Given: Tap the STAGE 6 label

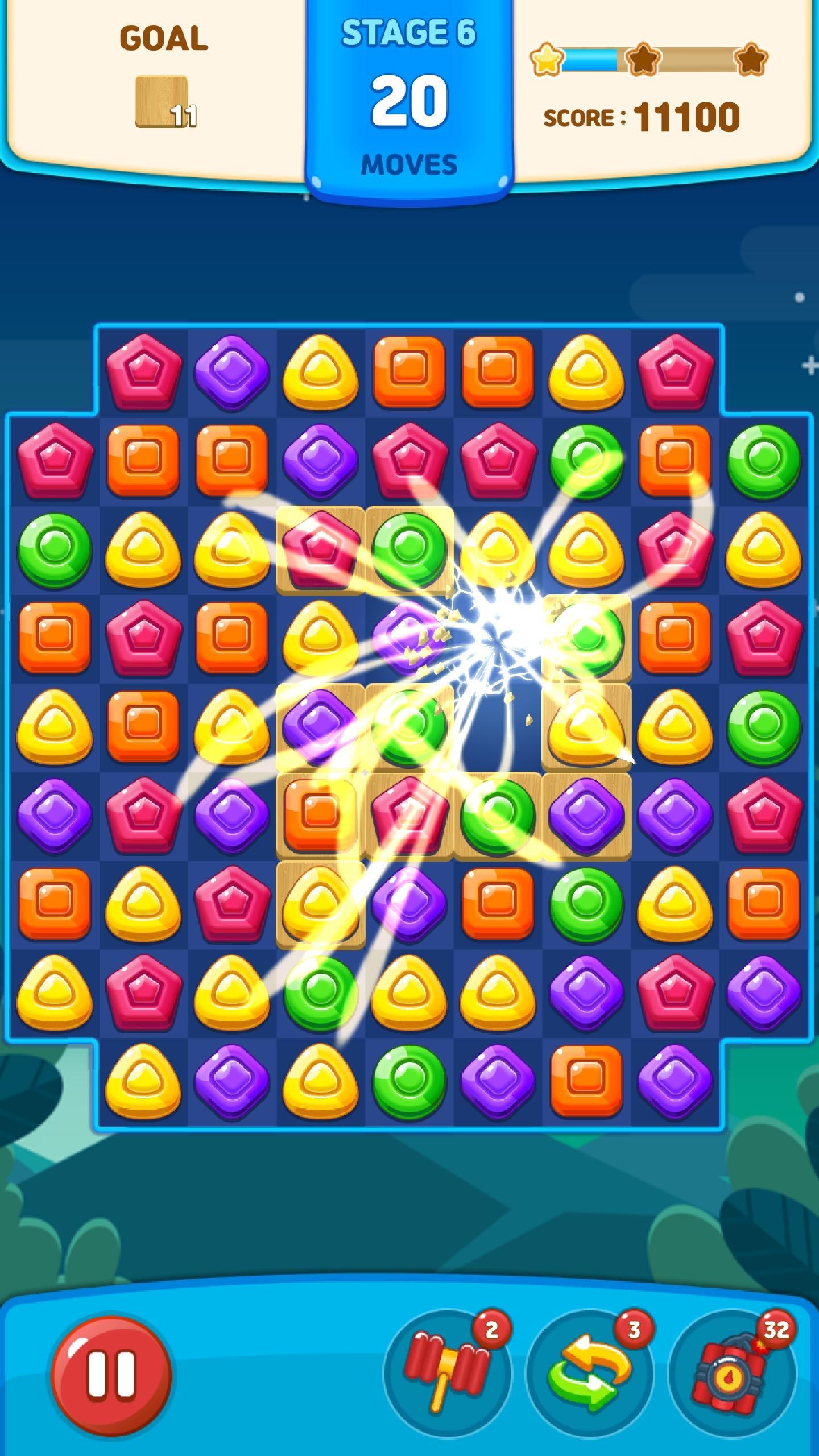Looking at the screenshot, I should [x=409, y=33].
